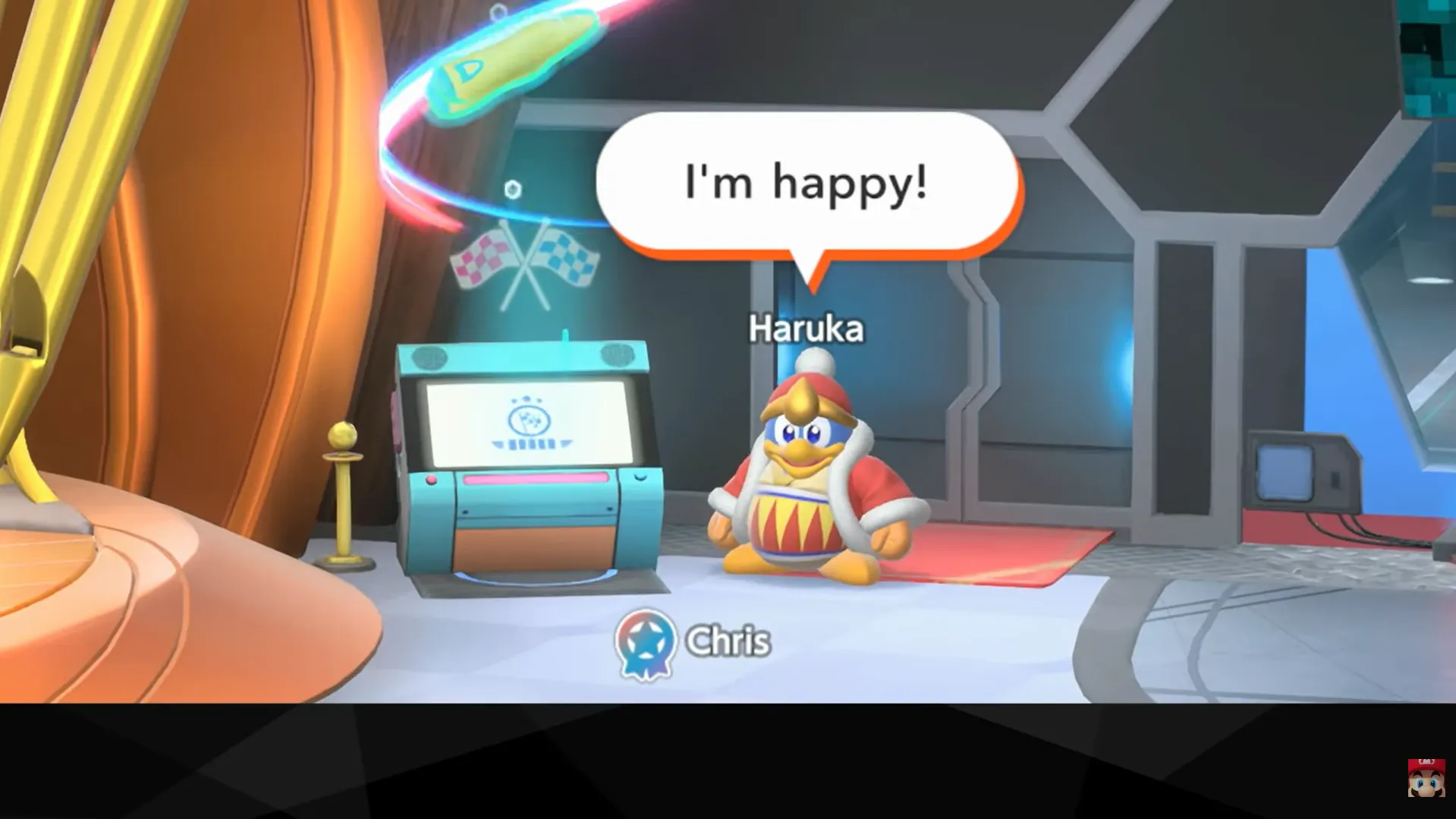Select the Haruka player name tag
1456x819 pixels.
806,329
